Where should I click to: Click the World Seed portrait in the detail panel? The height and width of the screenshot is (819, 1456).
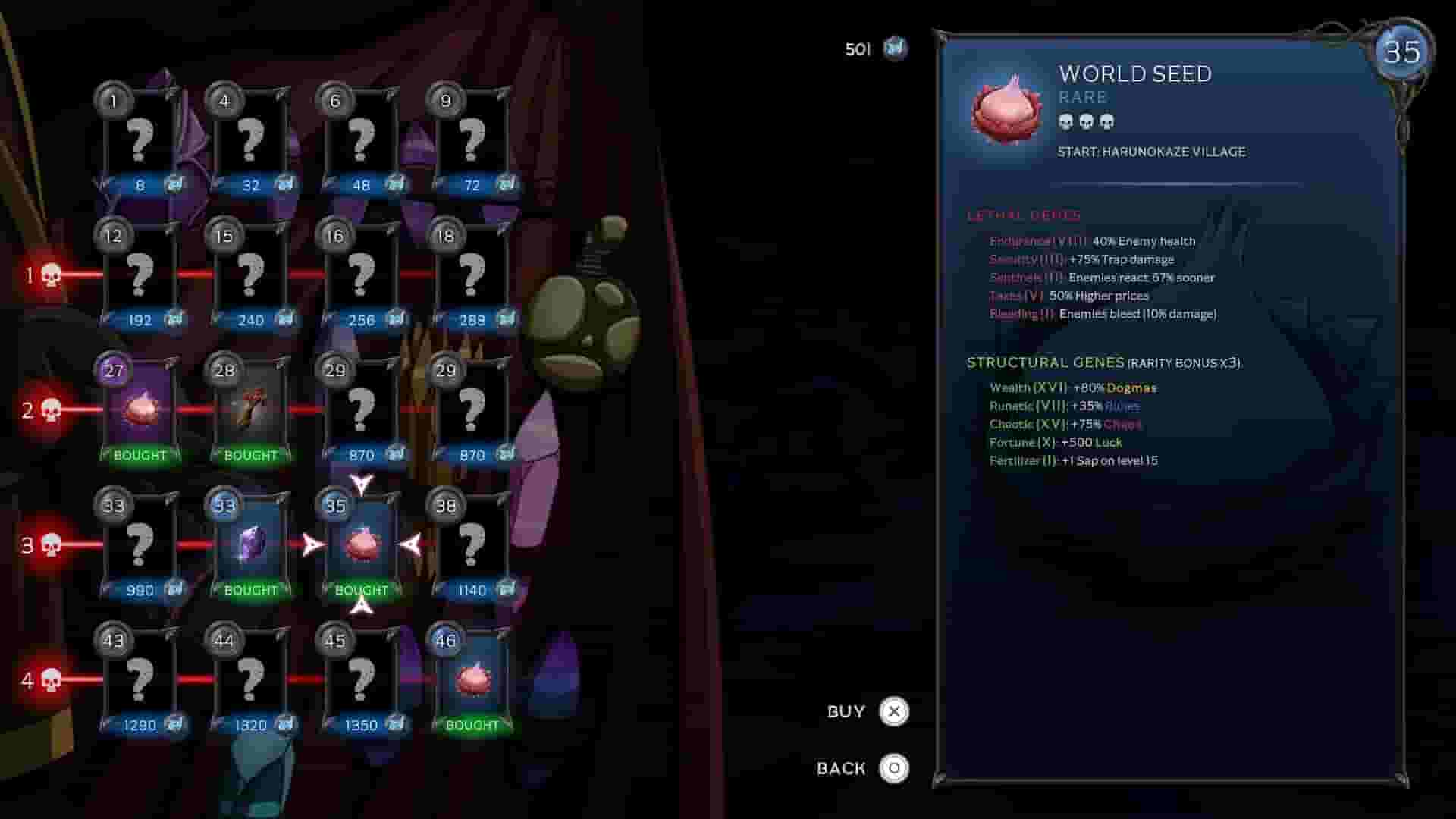(1005, 108)
